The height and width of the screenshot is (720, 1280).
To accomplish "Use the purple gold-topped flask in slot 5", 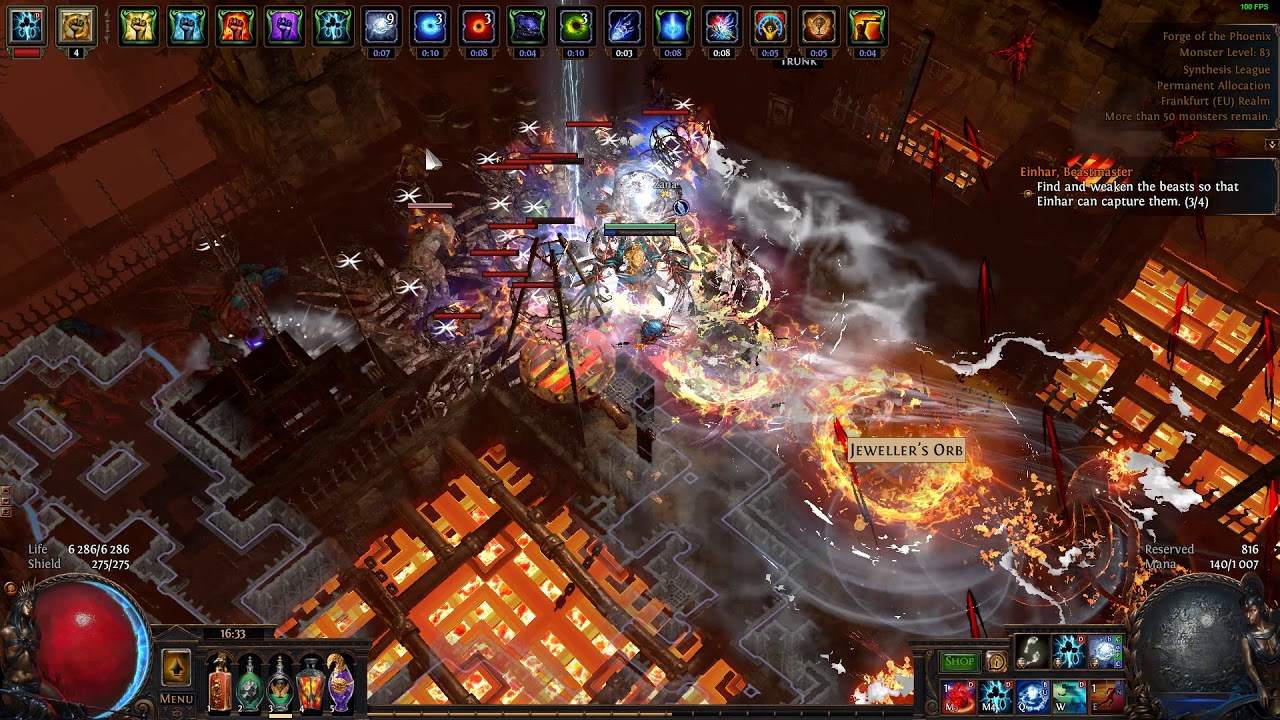I will click(341, 685).
